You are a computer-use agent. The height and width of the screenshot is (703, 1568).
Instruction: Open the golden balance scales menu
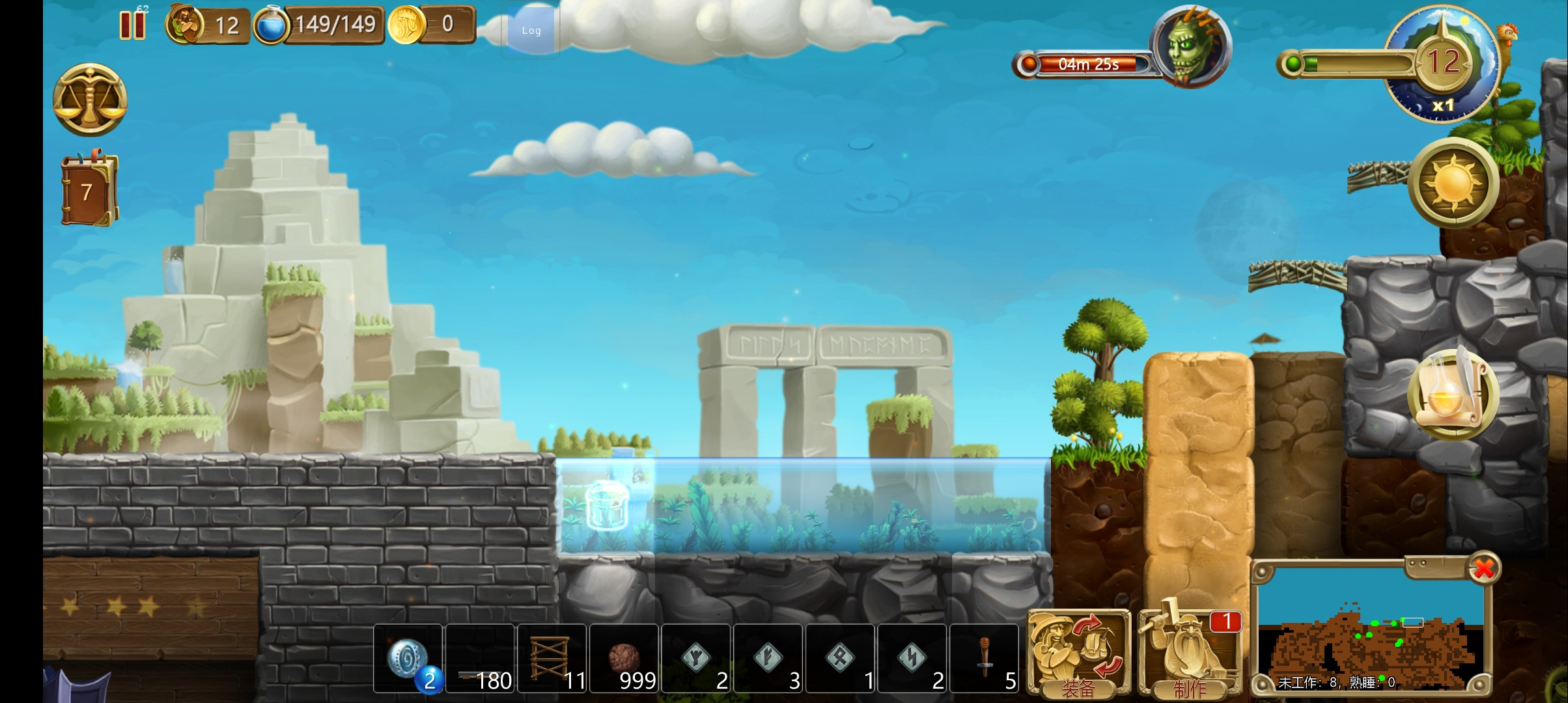pyautogui.click(x=90, y=100)
